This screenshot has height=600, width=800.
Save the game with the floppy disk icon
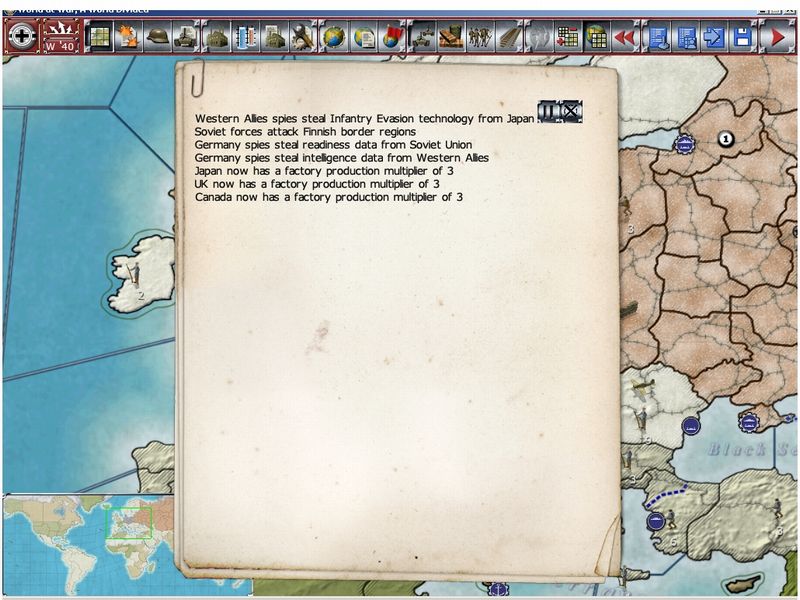click(742, 38)
